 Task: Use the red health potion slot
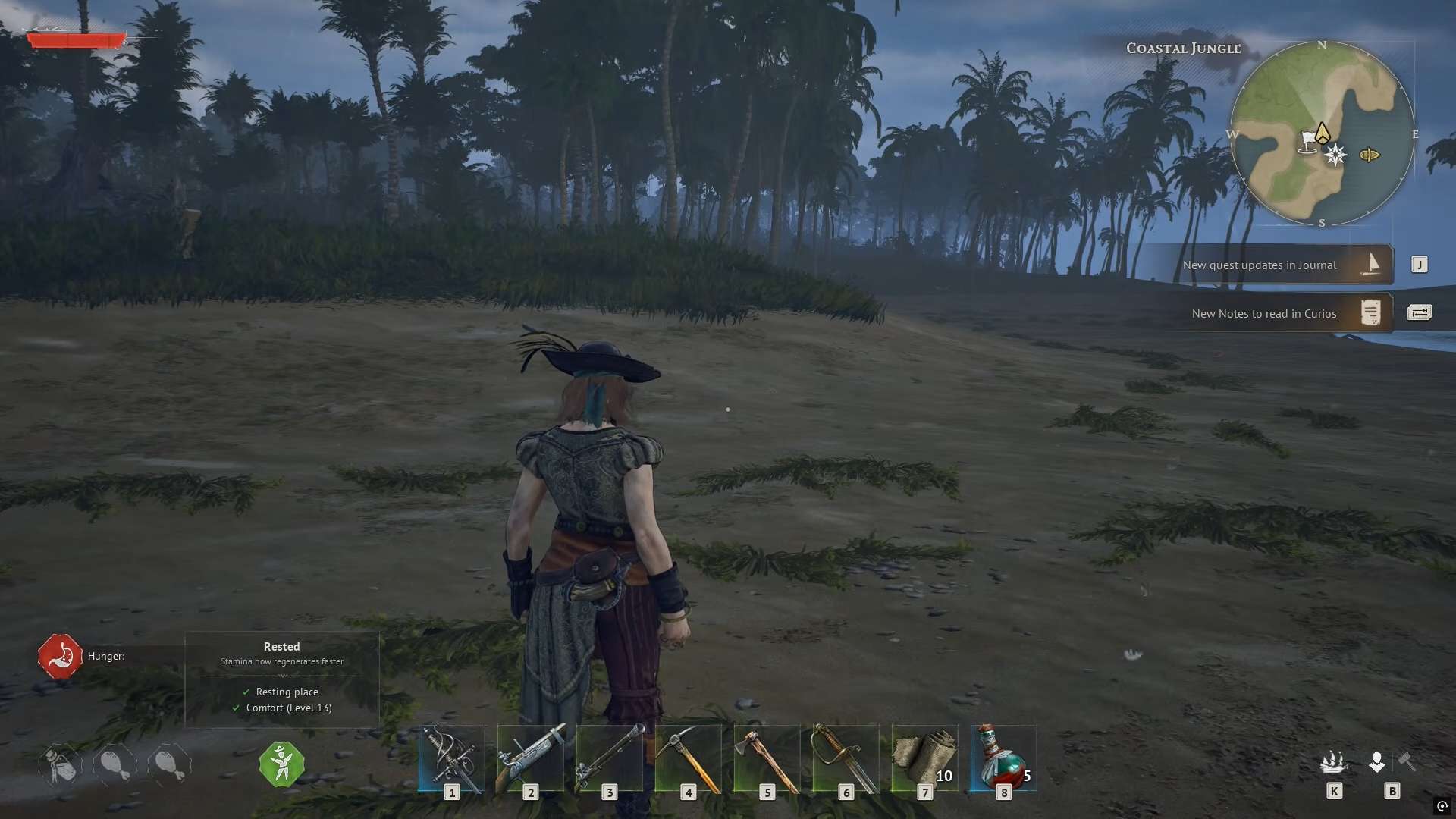[x=1004, y=758]
